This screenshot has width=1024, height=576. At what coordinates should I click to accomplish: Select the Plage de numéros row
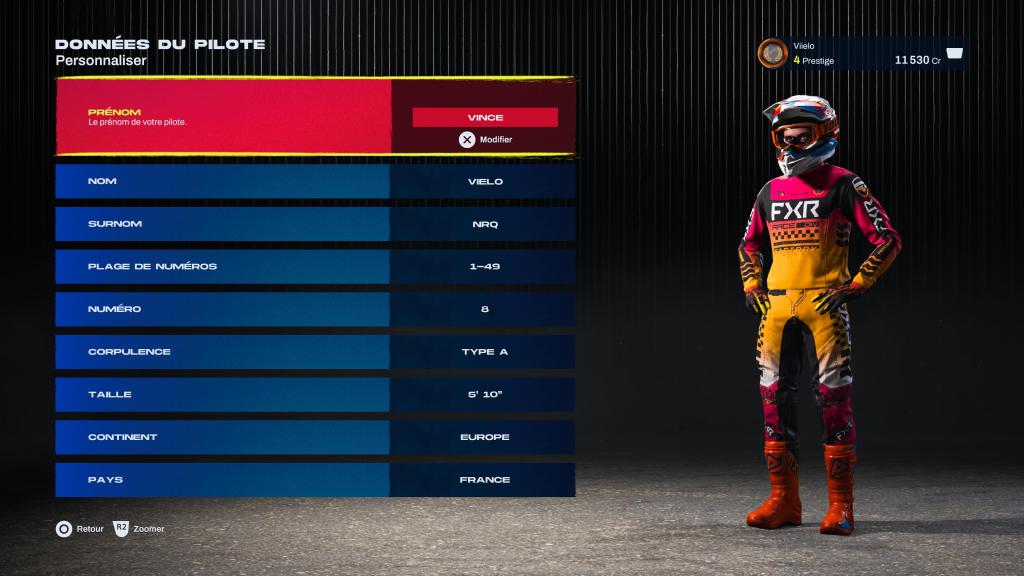tap(315, 266)
